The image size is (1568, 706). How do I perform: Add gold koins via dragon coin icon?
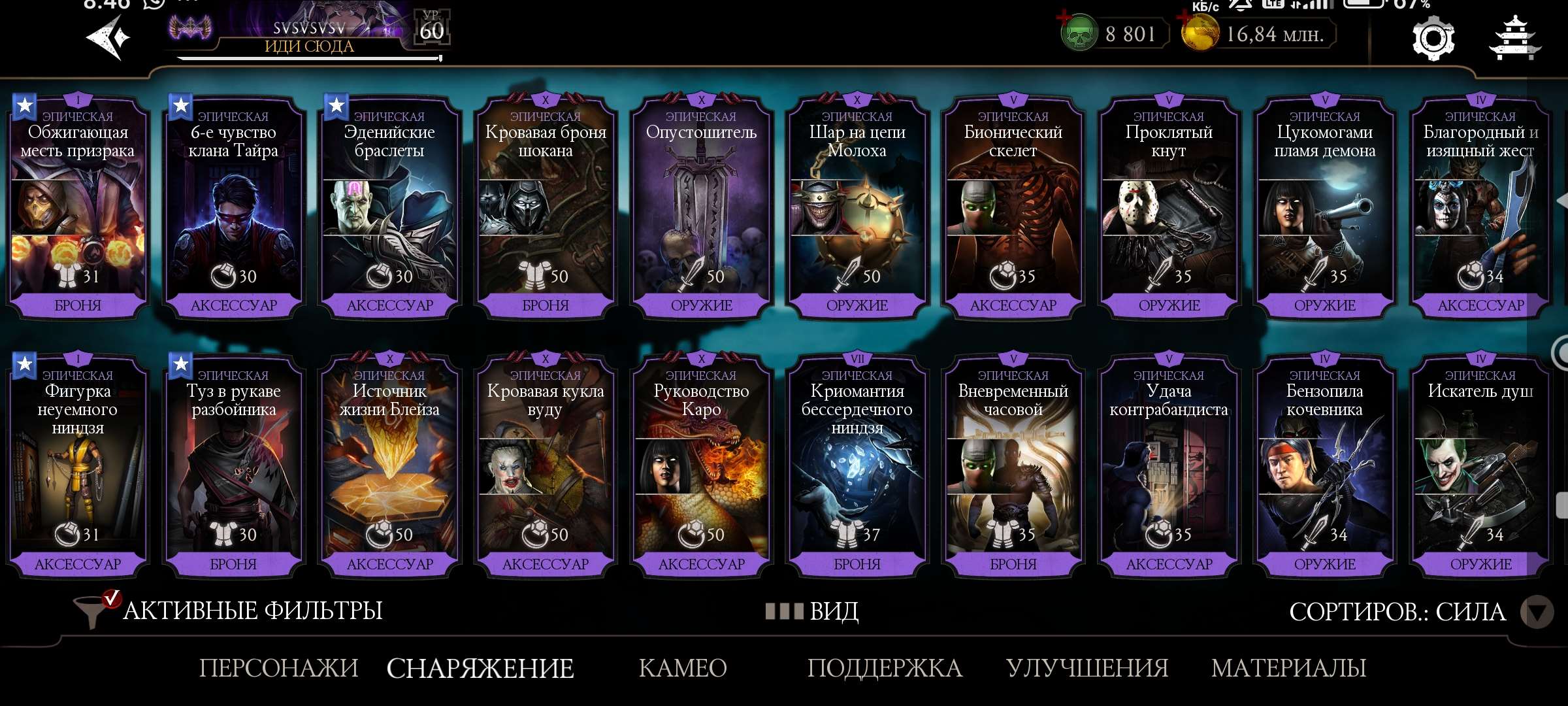click(x=1200, y=33)
